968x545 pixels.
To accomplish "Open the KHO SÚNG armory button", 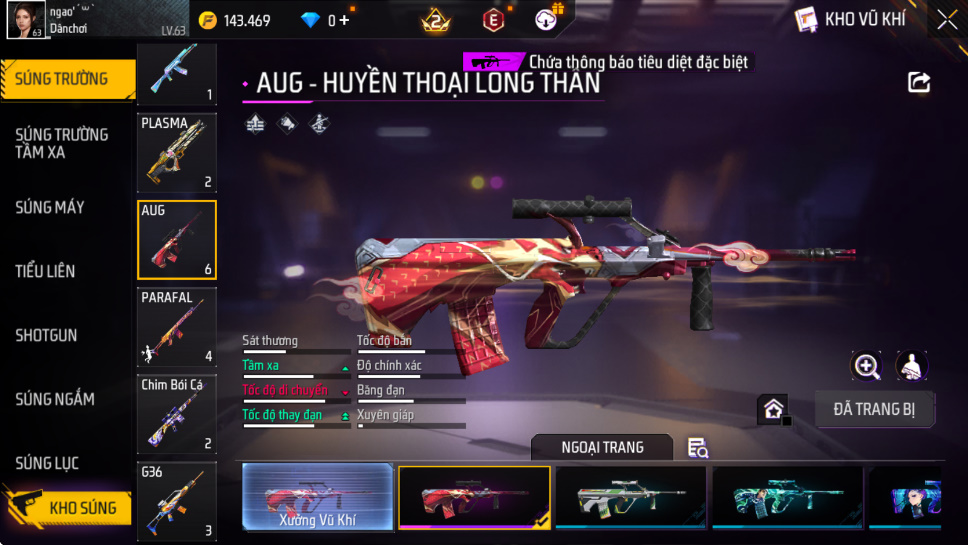I will click(x=68, y=507).
